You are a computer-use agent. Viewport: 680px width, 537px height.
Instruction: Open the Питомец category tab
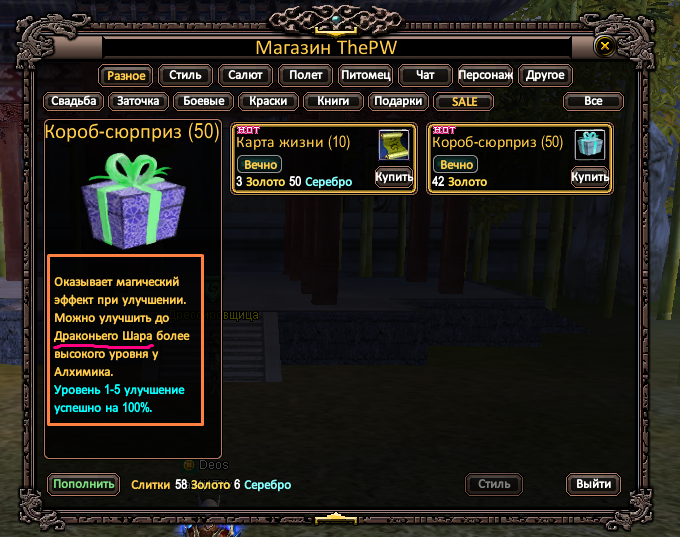[364, 75]
